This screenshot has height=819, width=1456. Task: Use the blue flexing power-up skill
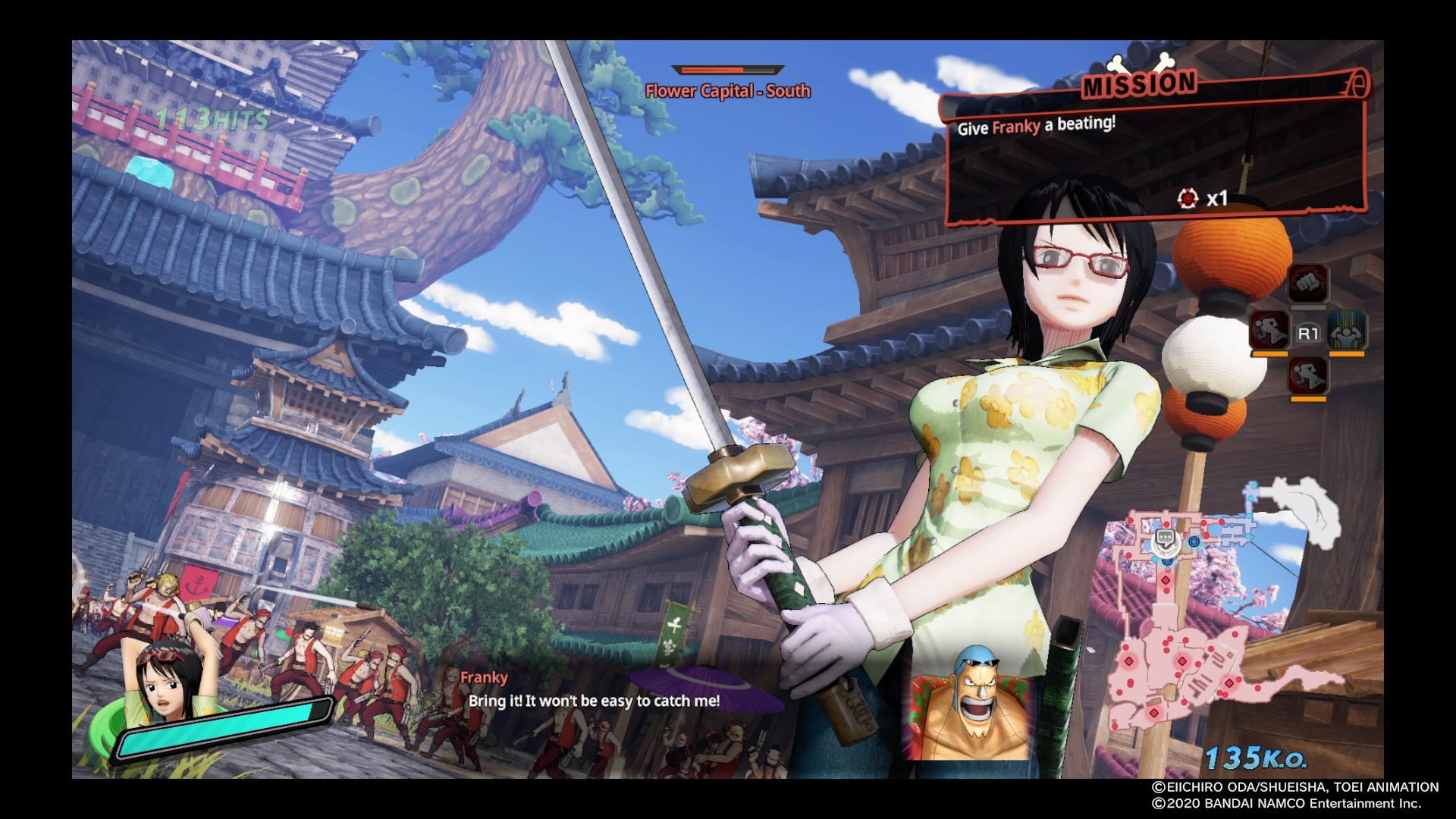(x=1347, y=331)
